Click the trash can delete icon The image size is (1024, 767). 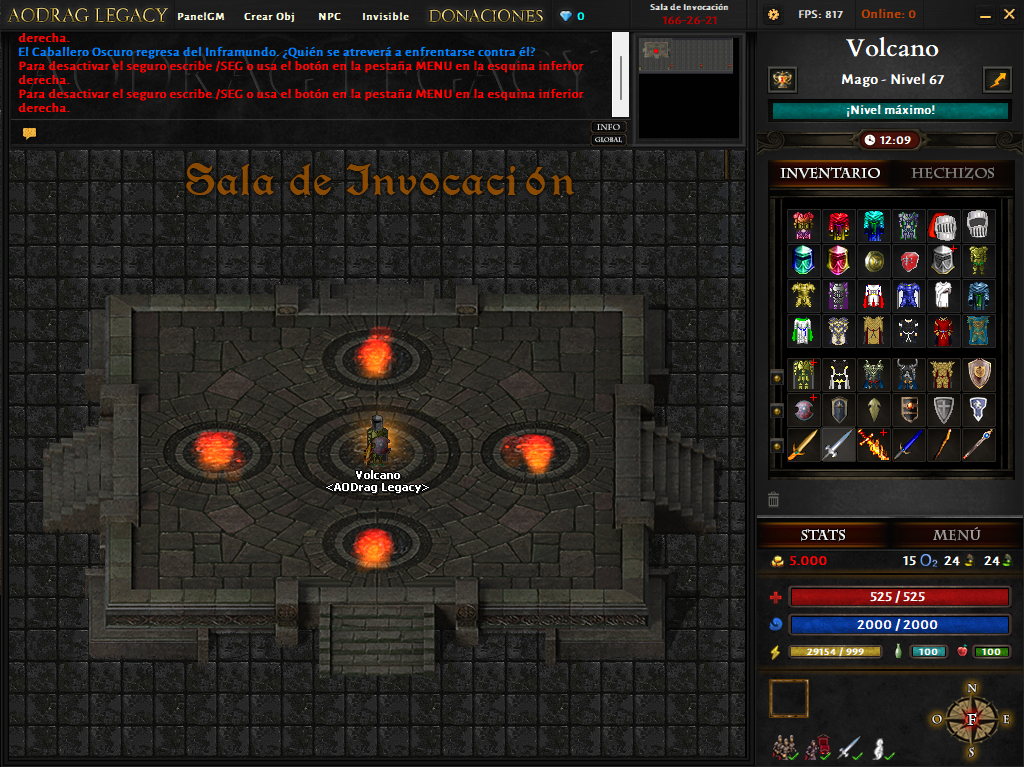pos(774,499)
